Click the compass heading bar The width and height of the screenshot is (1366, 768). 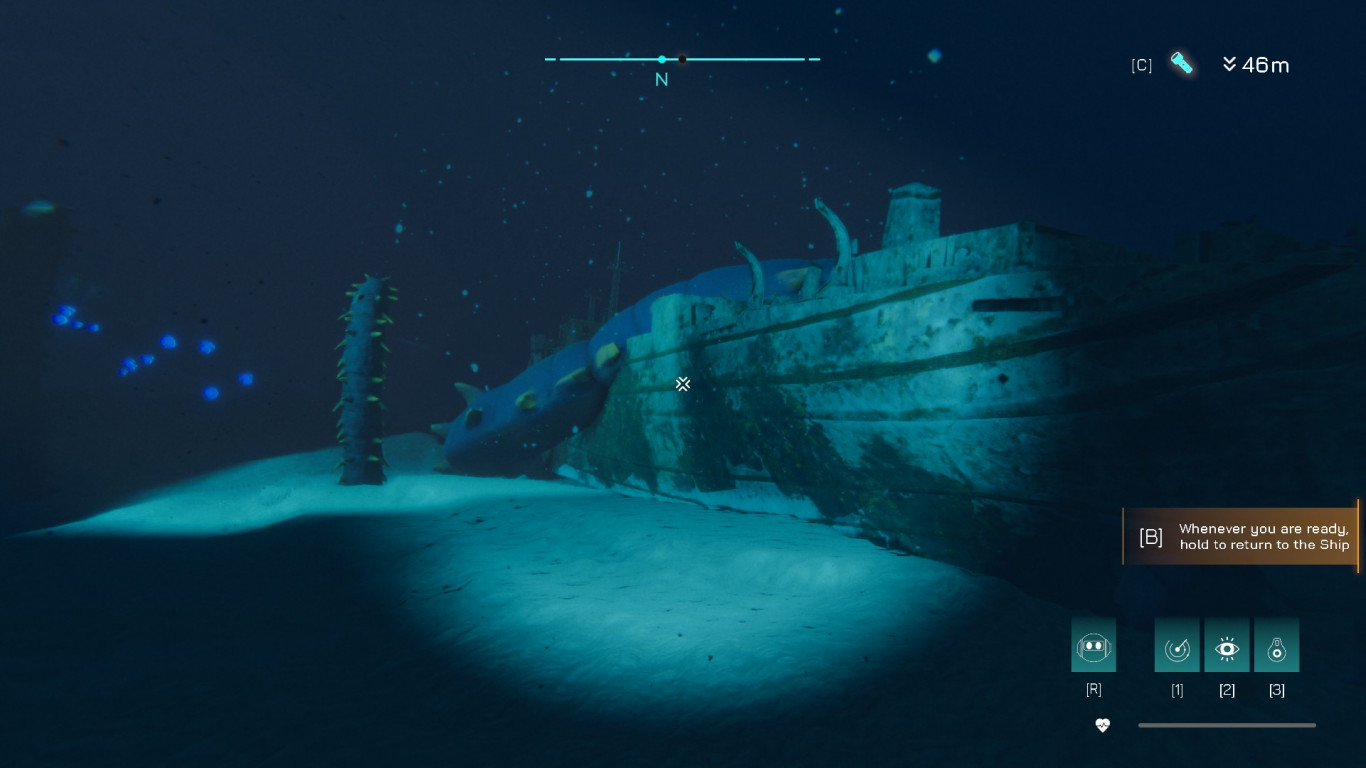coord(682,60)
